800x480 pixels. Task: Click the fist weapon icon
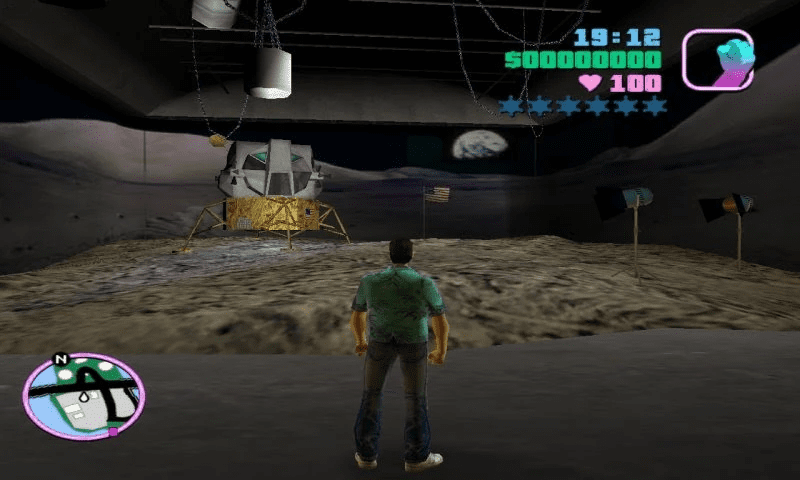718,58
